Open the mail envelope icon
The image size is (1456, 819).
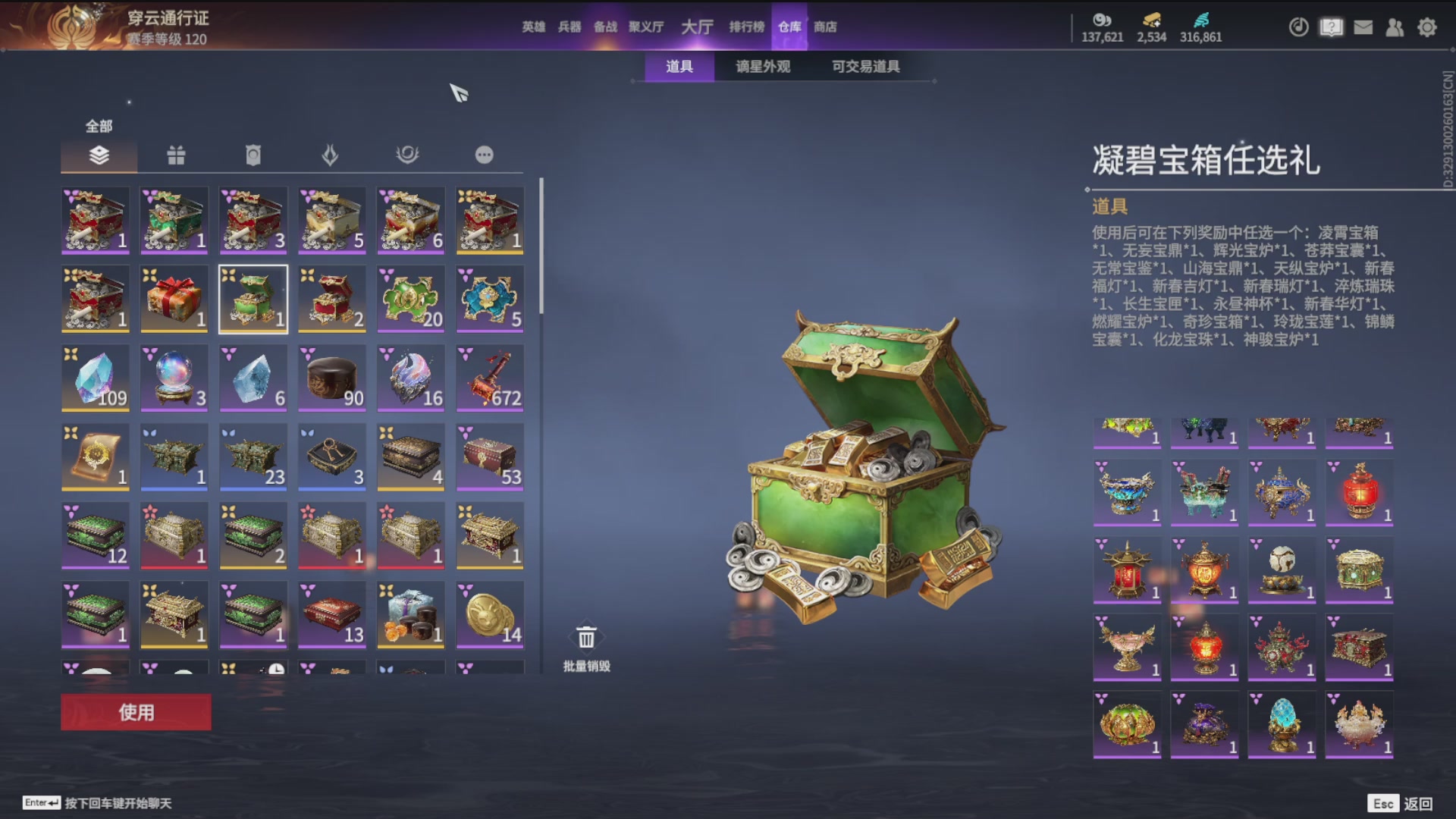pos(1363,27)
